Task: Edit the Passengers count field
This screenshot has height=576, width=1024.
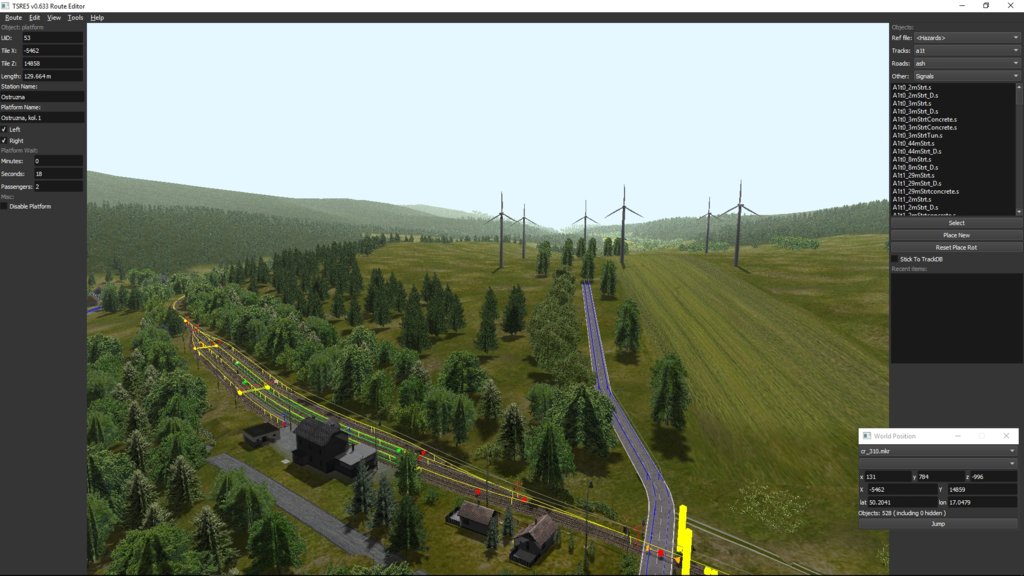Action: [x=58, y=186]
